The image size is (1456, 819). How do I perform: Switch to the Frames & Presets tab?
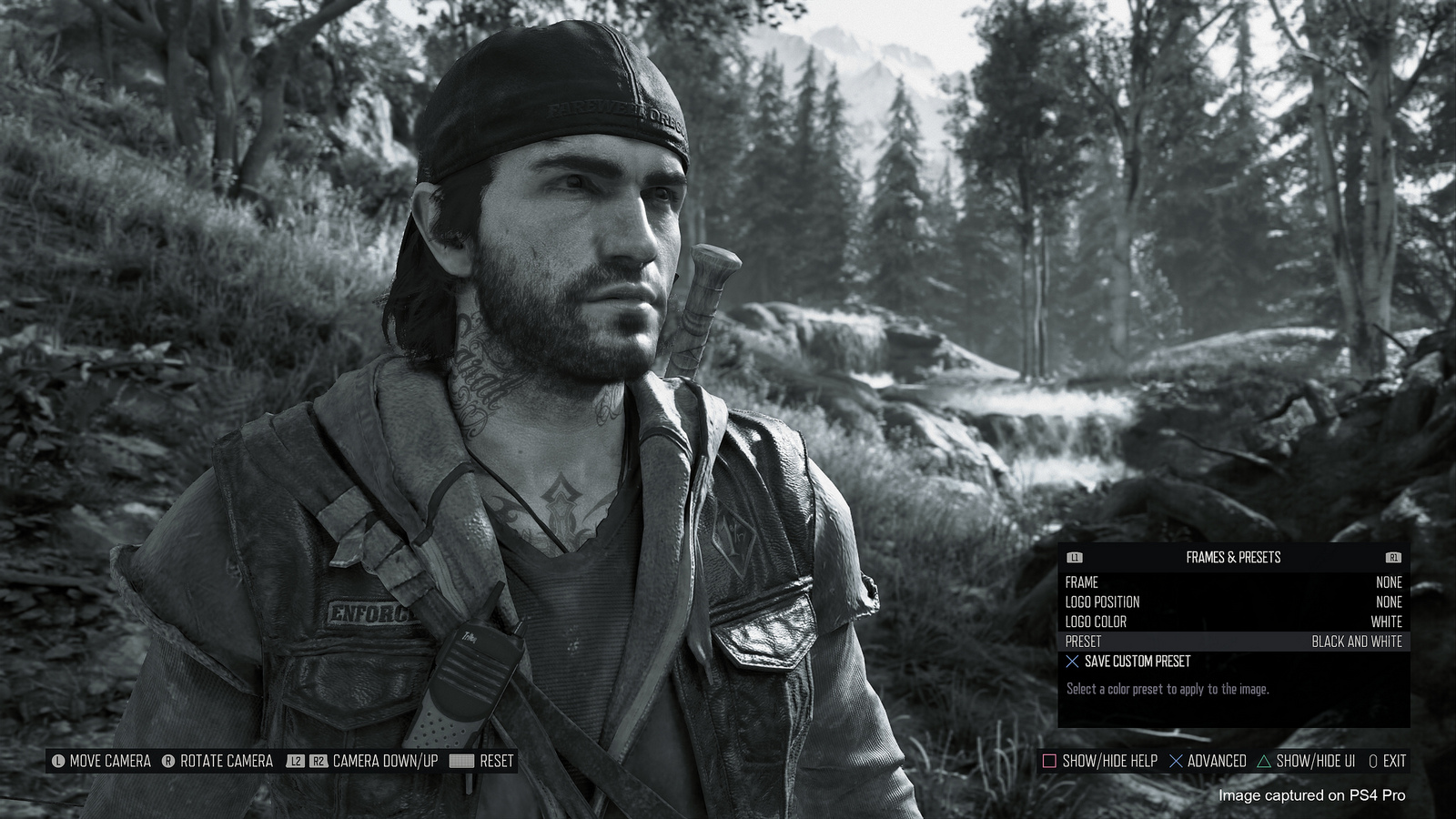[1233, 558]
